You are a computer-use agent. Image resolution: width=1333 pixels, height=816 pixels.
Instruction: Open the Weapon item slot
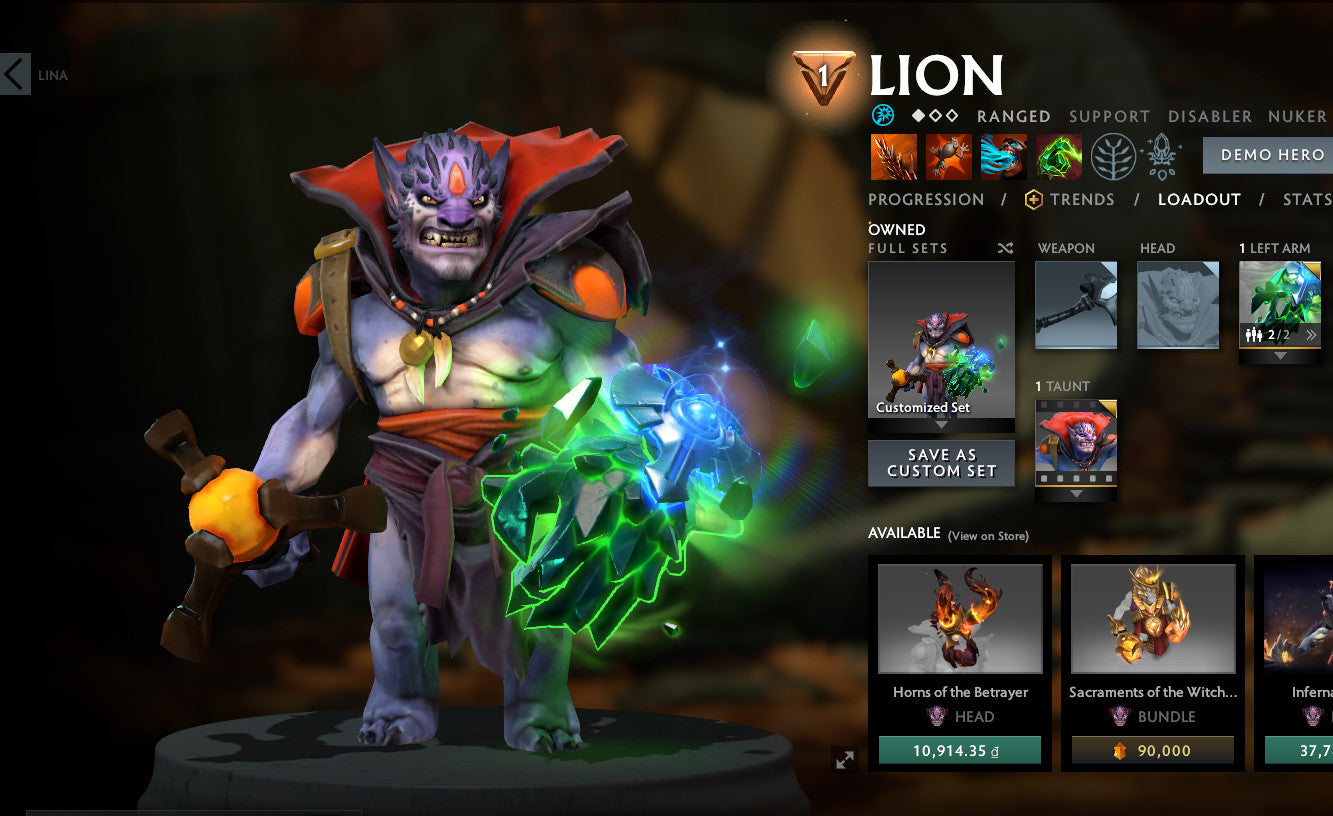(x=1076, y=305)
